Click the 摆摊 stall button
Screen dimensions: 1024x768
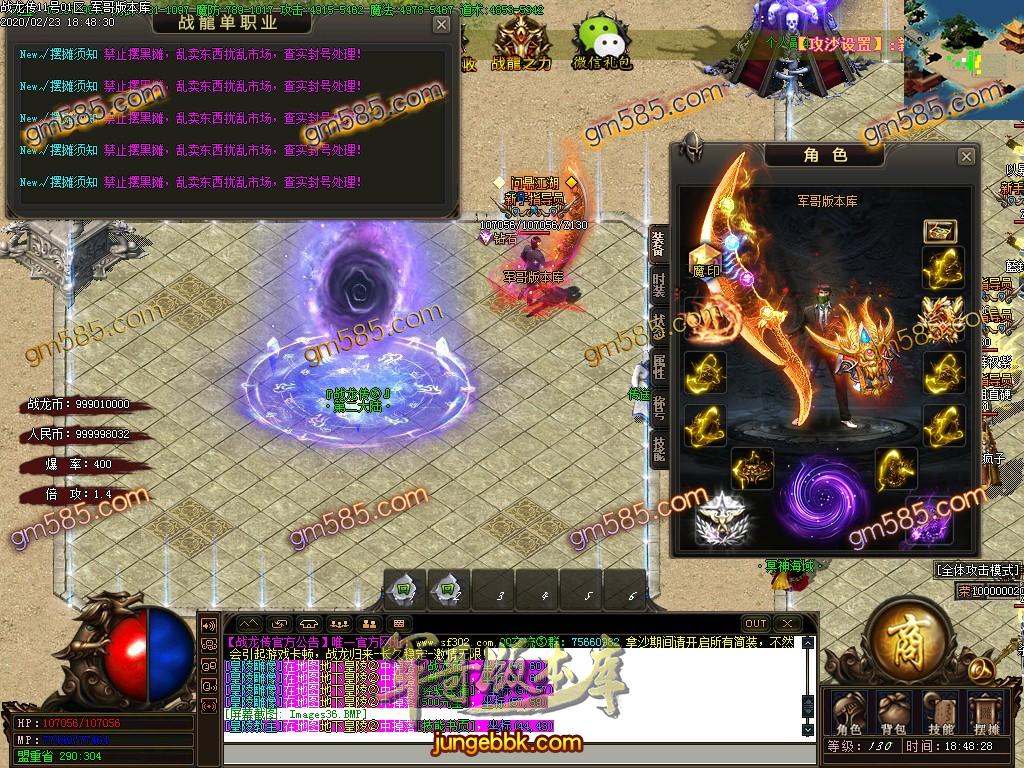(985, 713)
